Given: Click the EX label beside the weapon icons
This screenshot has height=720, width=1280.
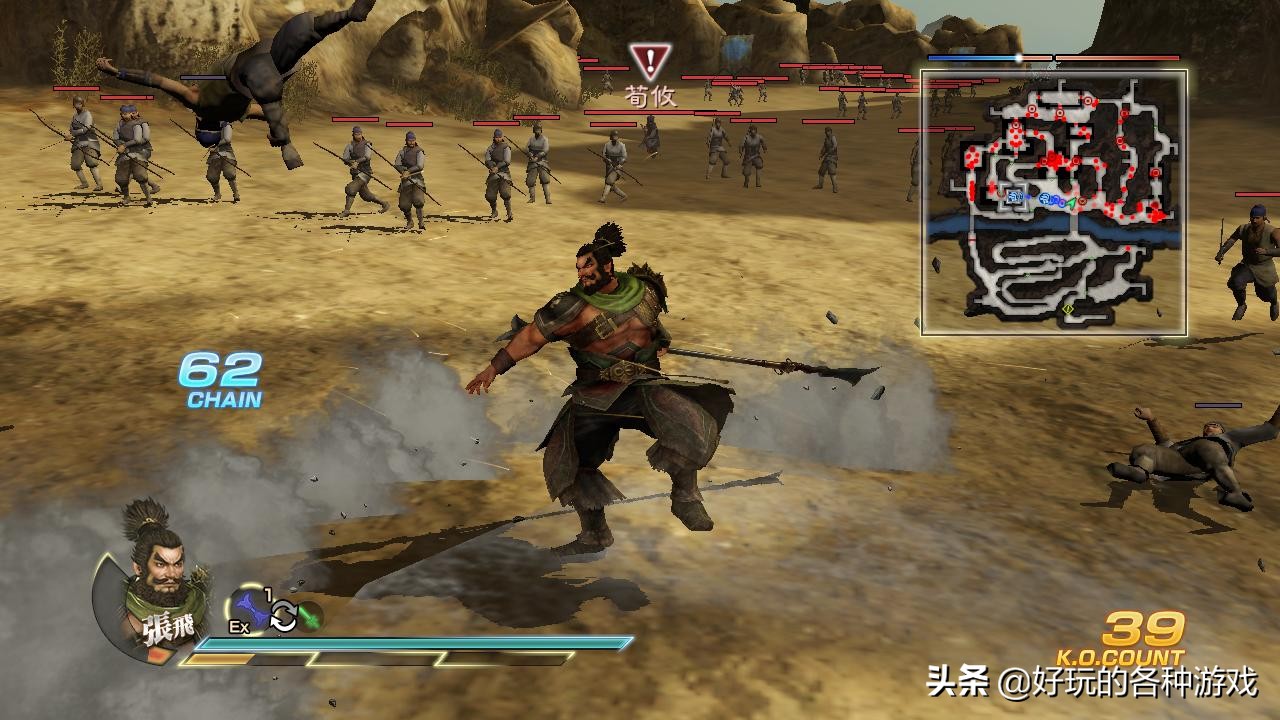Looking at the screenshot, I should point(239,625).
